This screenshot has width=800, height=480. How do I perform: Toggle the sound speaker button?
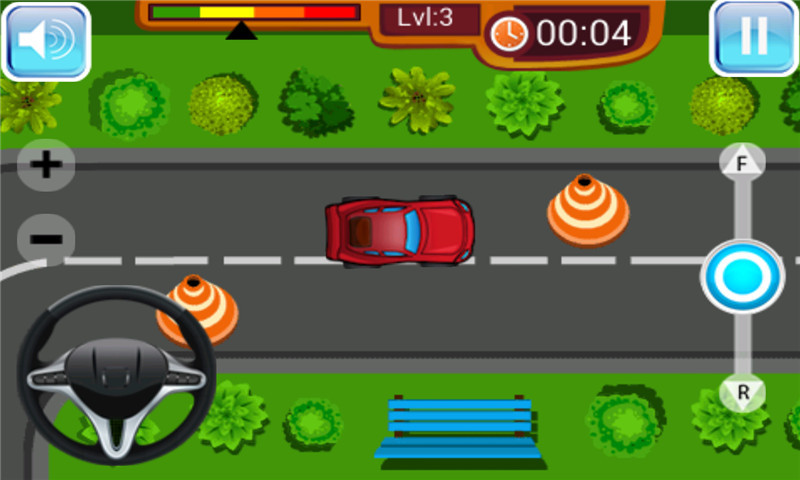click(46, 41)
